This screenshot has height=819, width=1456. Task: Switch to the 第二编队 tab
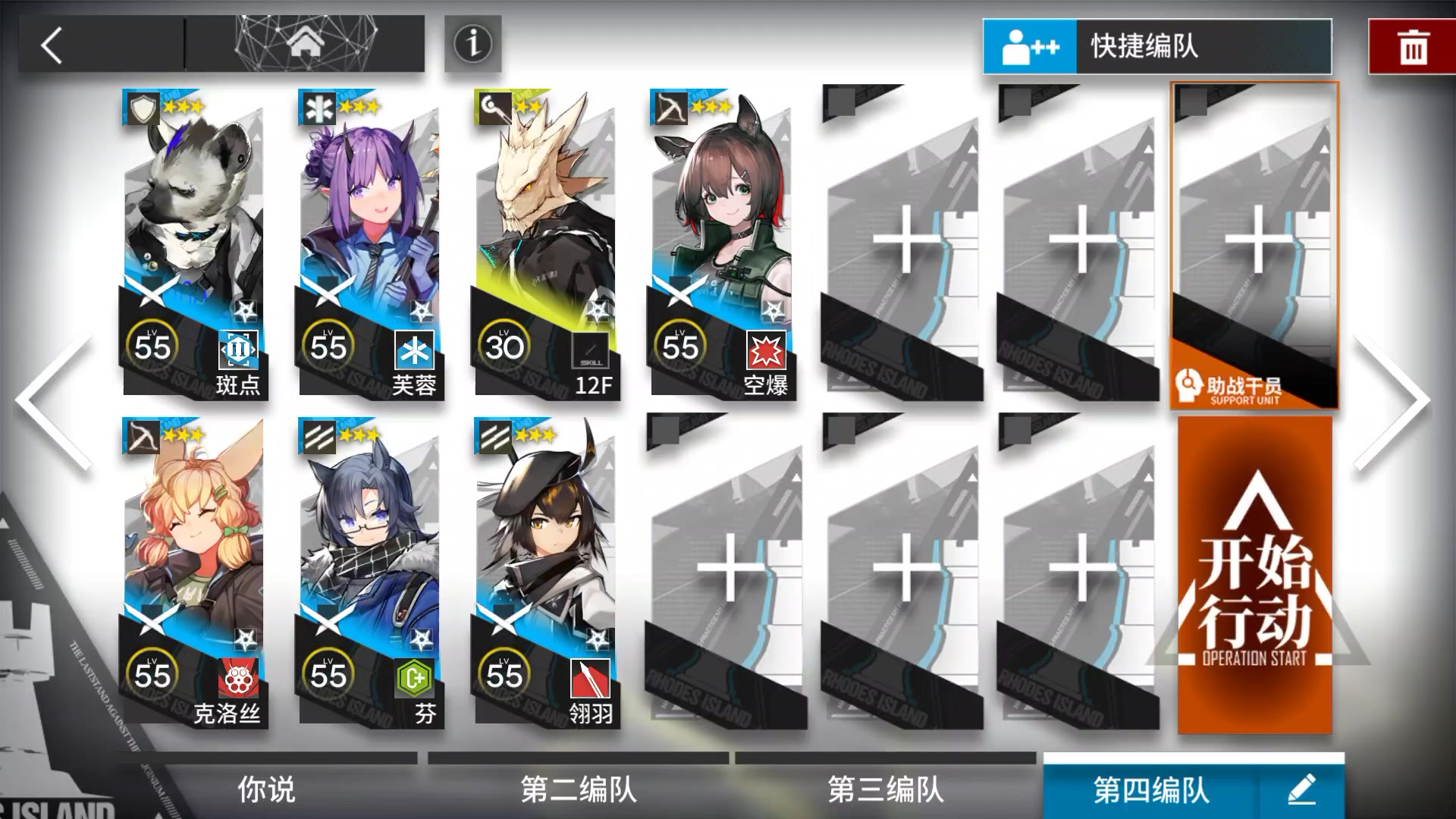tap(576, 789)
